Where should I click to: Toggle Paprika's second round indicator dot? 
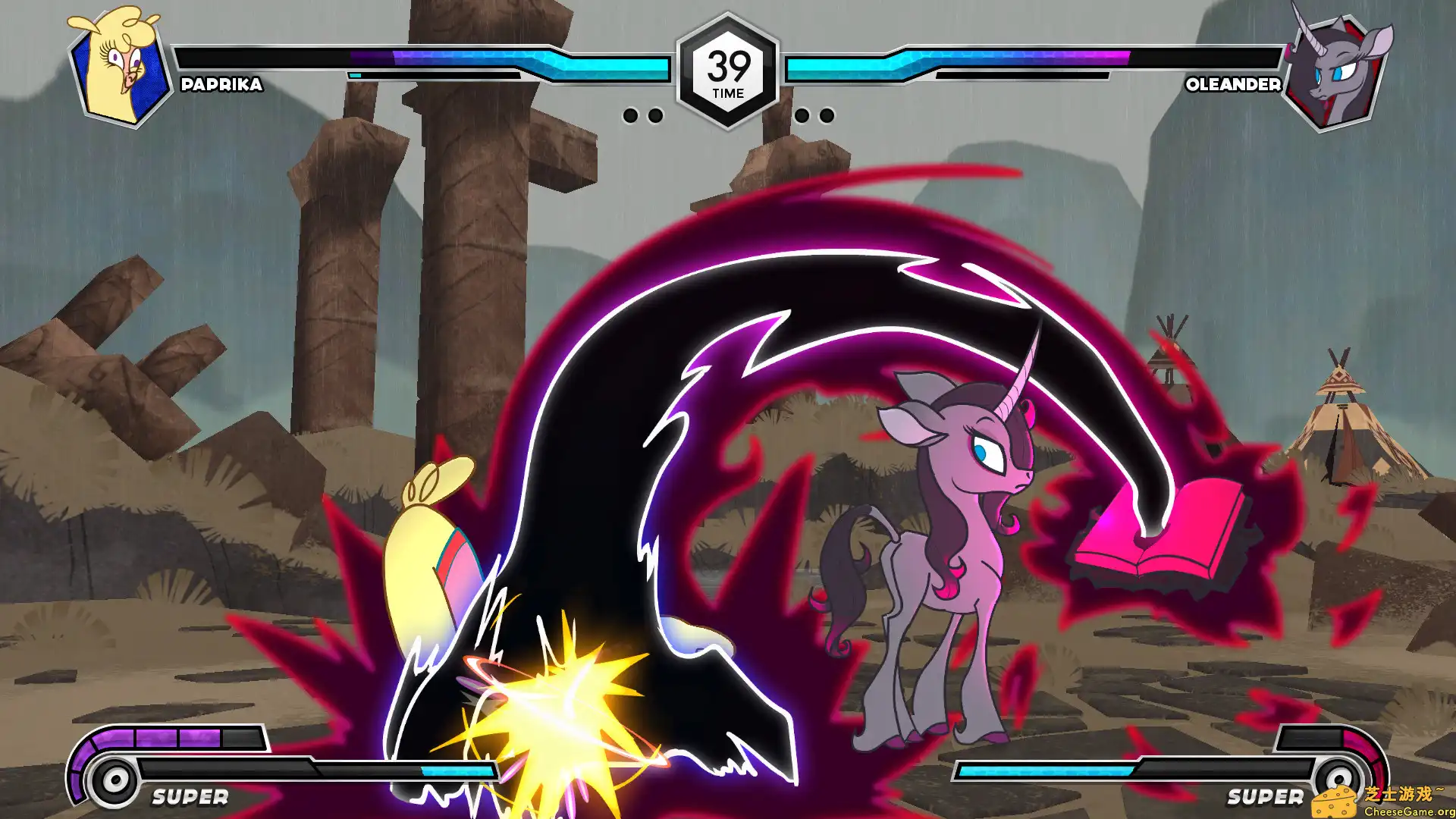coord(657,115)
